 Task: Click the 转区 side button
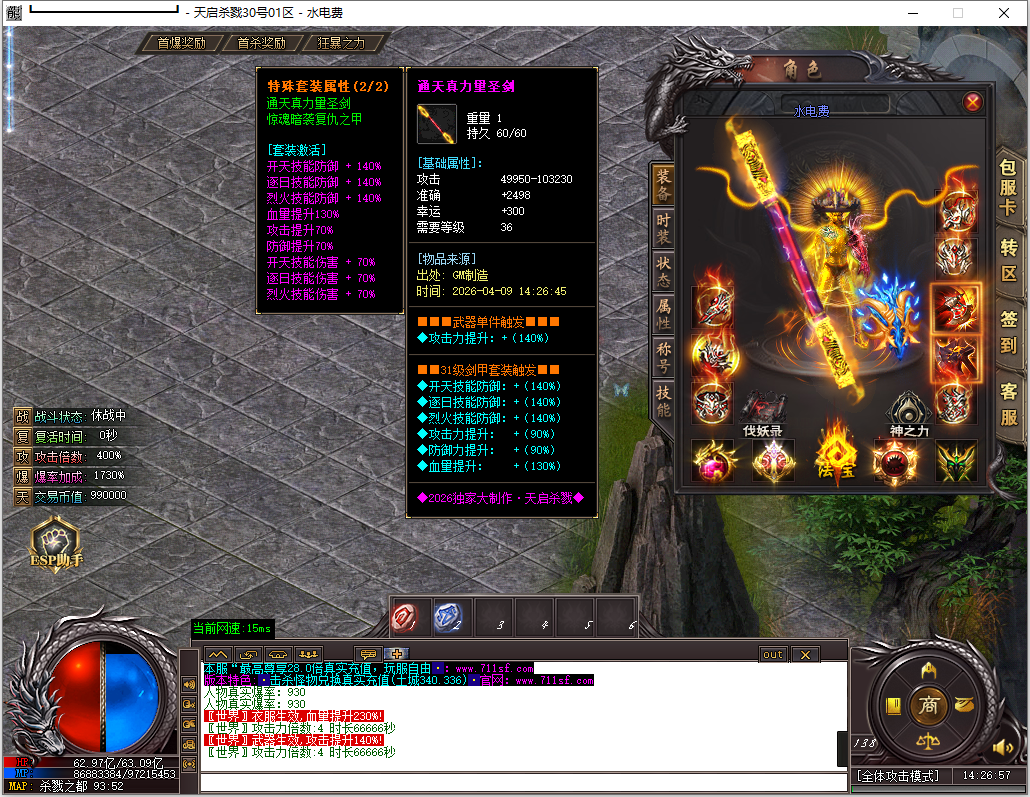click(x=1008, y=257)
